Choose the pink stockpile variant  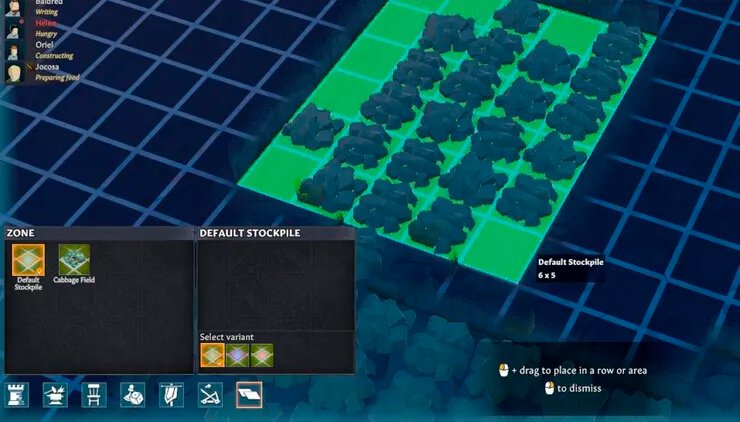261,355
